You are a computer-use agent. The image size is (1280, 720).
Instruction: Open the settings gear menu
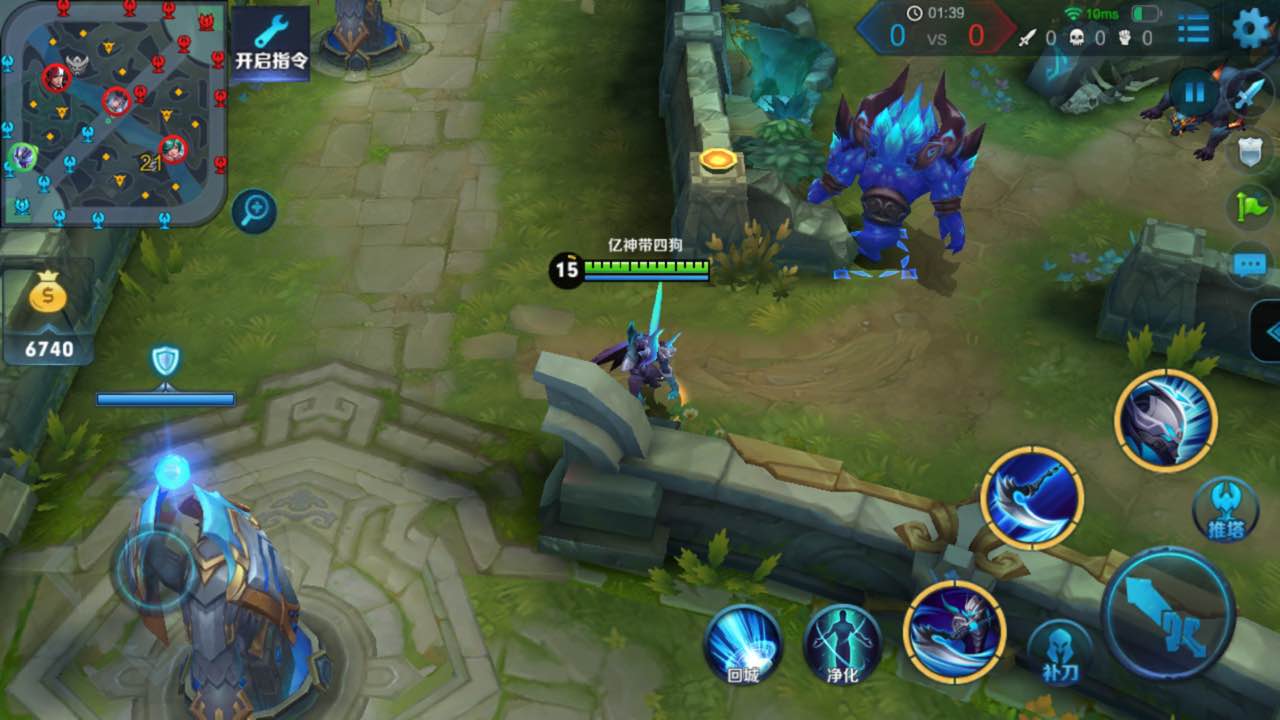point(1251,28)
